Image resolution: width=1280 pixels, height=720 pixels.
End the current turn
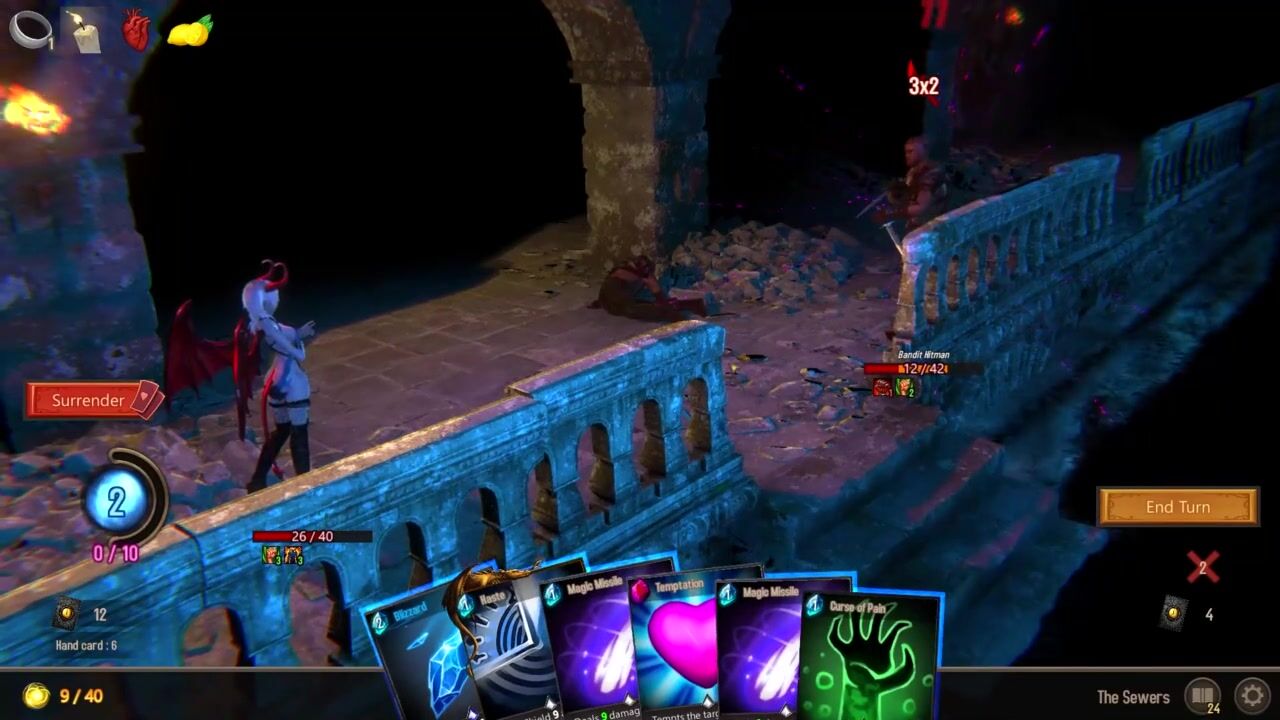[1177, 507]
